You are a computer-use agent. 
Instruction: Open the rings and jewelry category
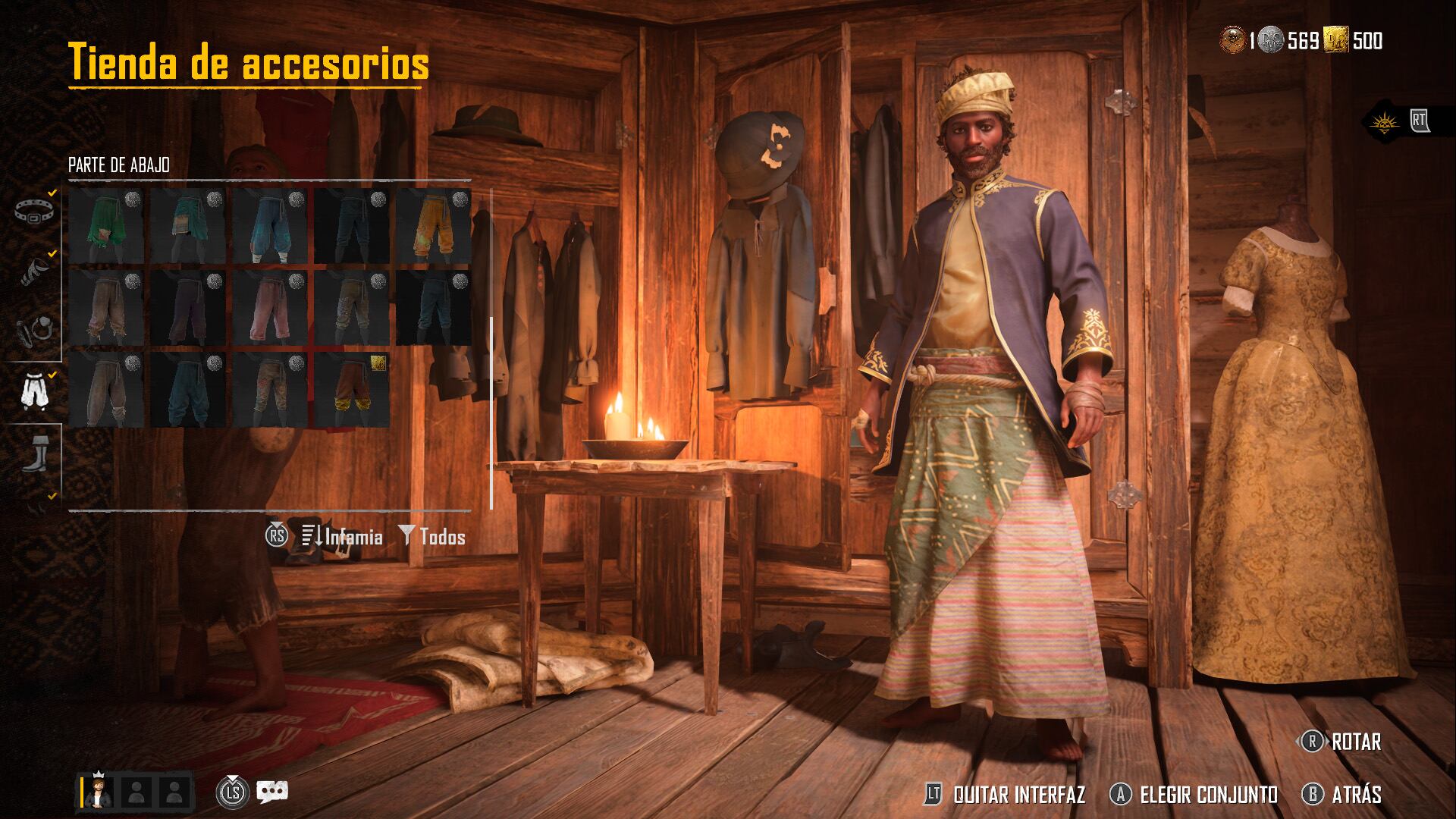[x=35, y=329]
